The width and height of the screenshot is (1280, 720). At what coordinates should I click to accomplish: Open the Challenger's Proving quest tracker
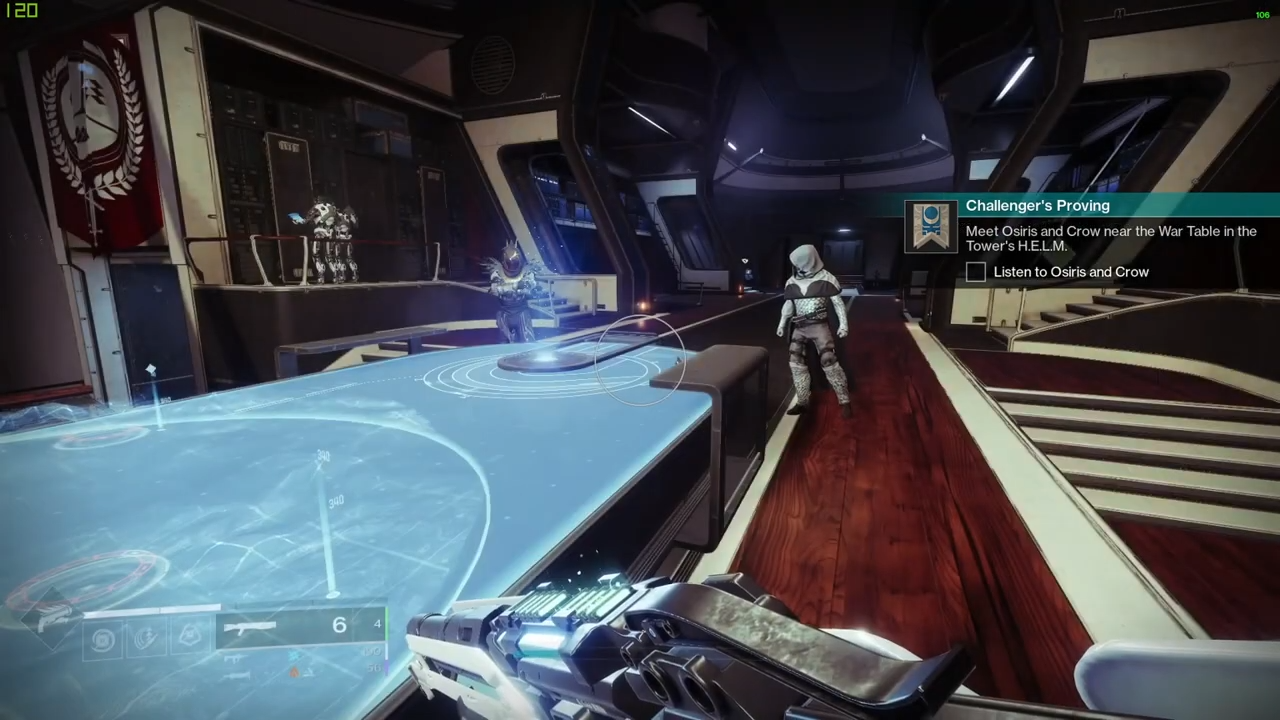1037,206
